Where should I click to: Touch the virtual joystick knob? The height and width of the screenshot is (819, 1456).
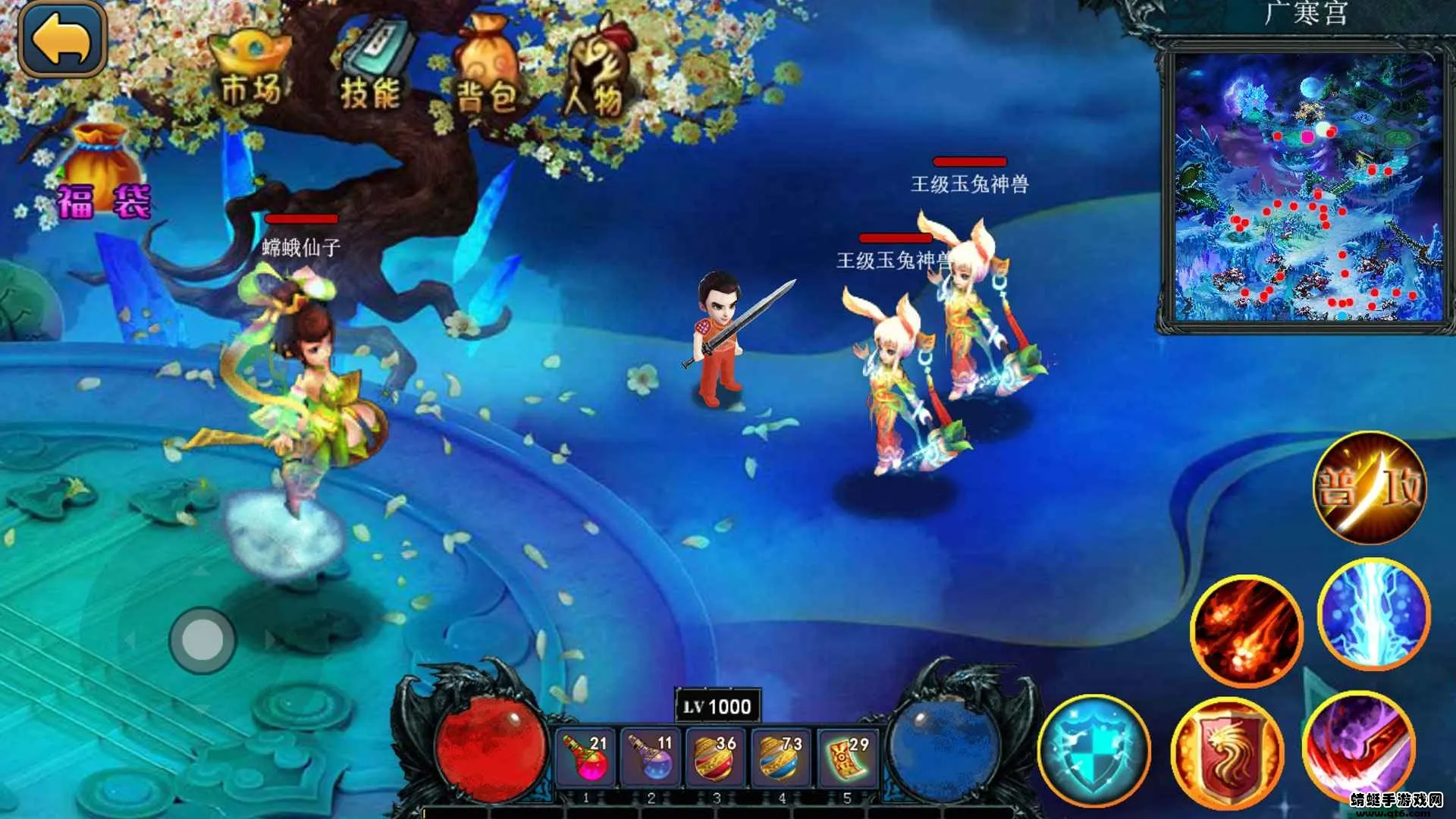point(202,641)
